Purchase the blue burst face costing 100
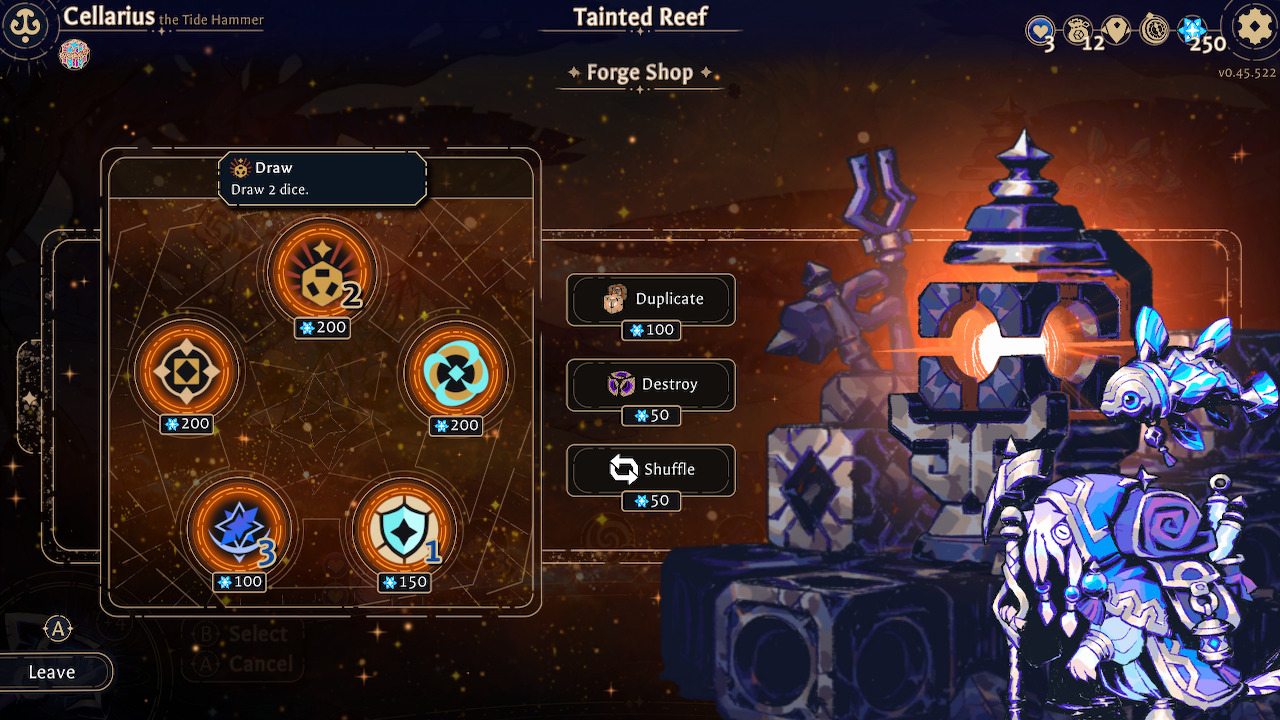 click(x=239, y=528)
